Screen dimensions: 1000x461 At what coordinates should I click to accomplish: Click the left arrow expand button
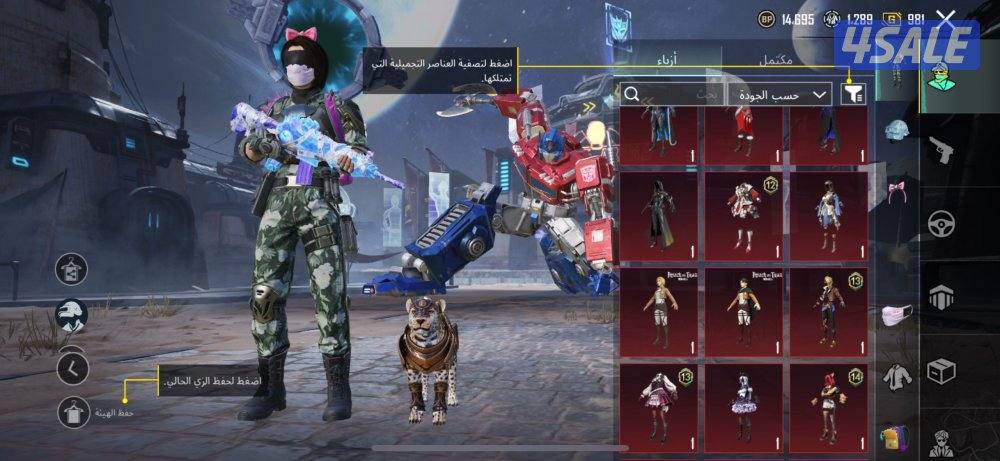tap(72, 367)
